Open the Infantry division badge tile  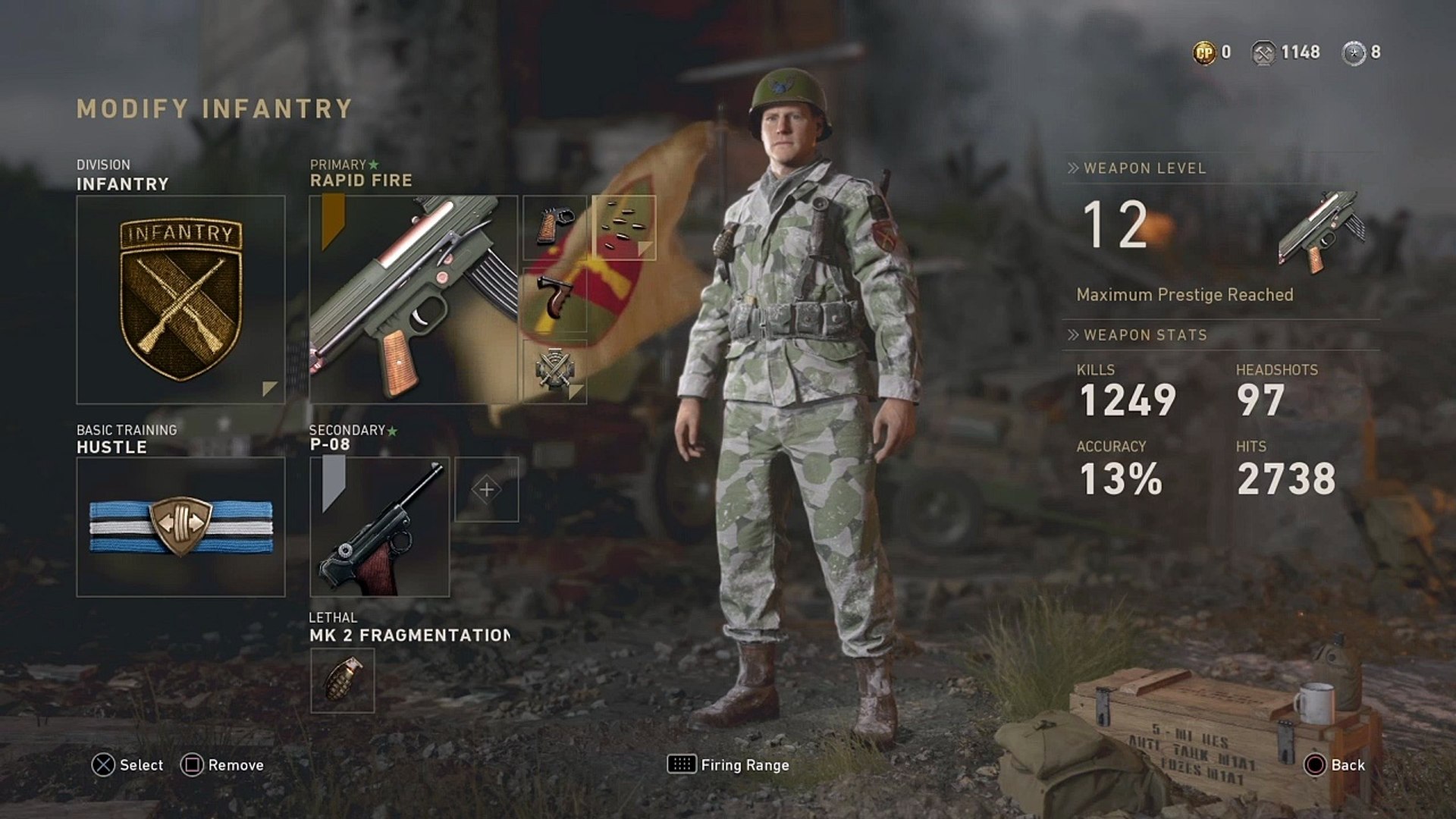coord(180,300)
